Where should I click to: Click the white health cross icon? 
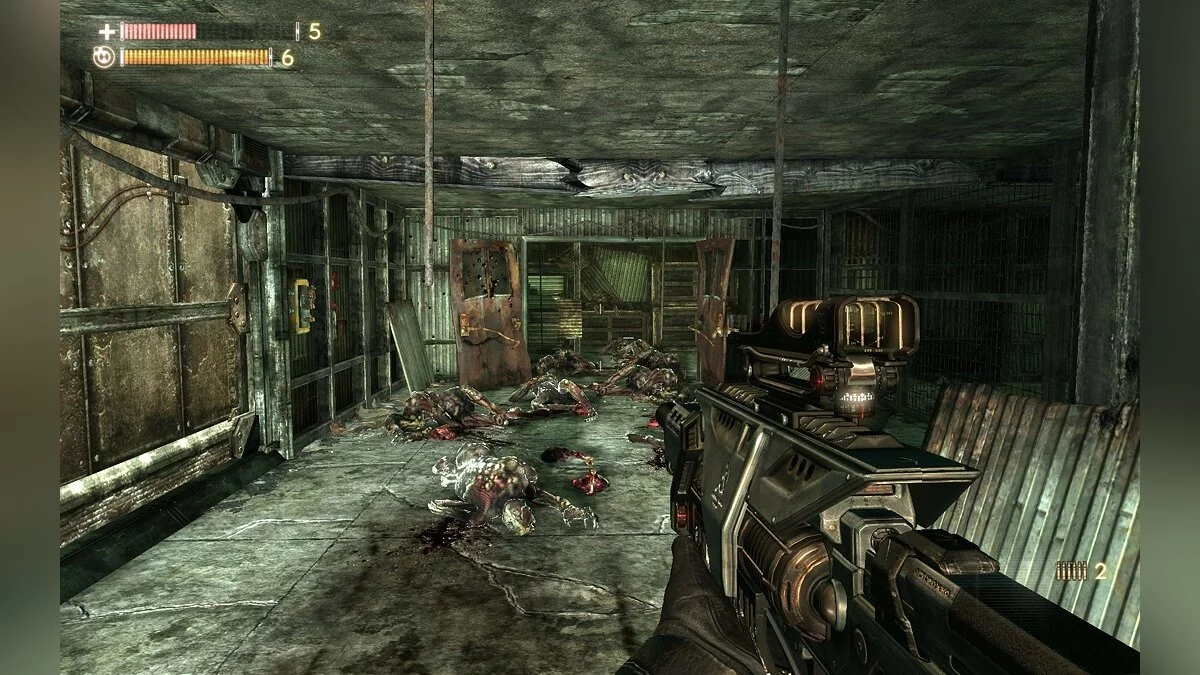pos(107,32)
